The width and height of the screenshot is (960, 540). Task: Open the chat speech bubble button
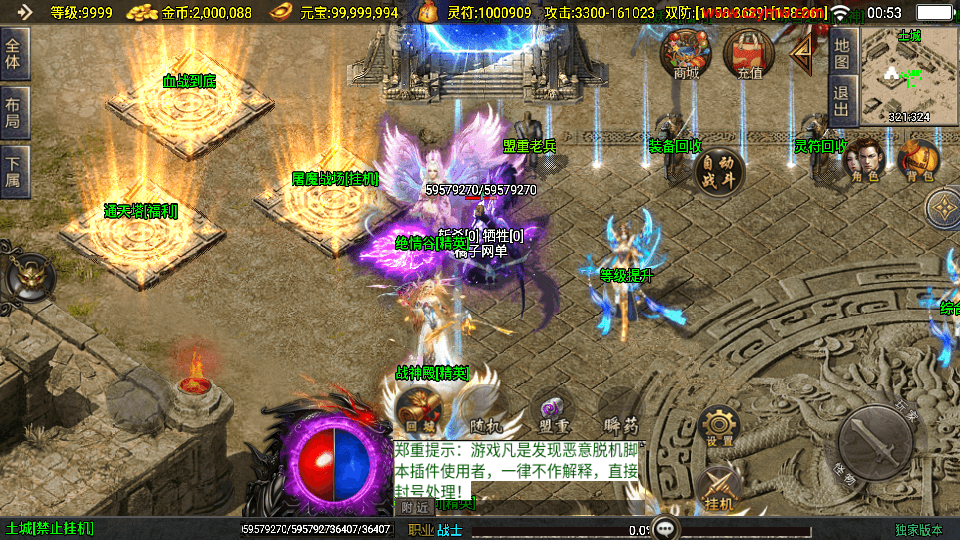pos(666,528)
